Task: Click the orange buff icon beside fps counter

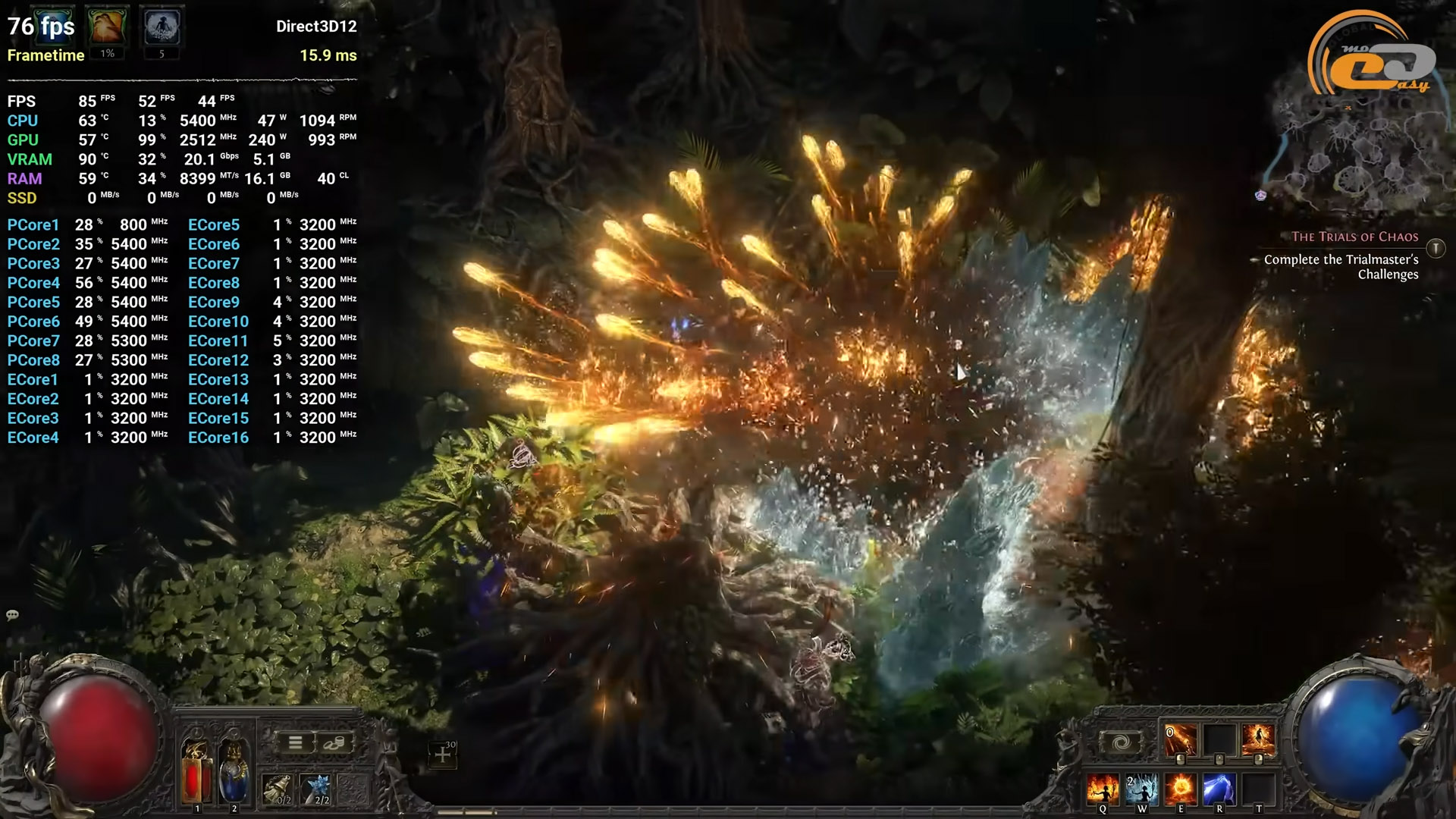Action: (x=107, y=27)
